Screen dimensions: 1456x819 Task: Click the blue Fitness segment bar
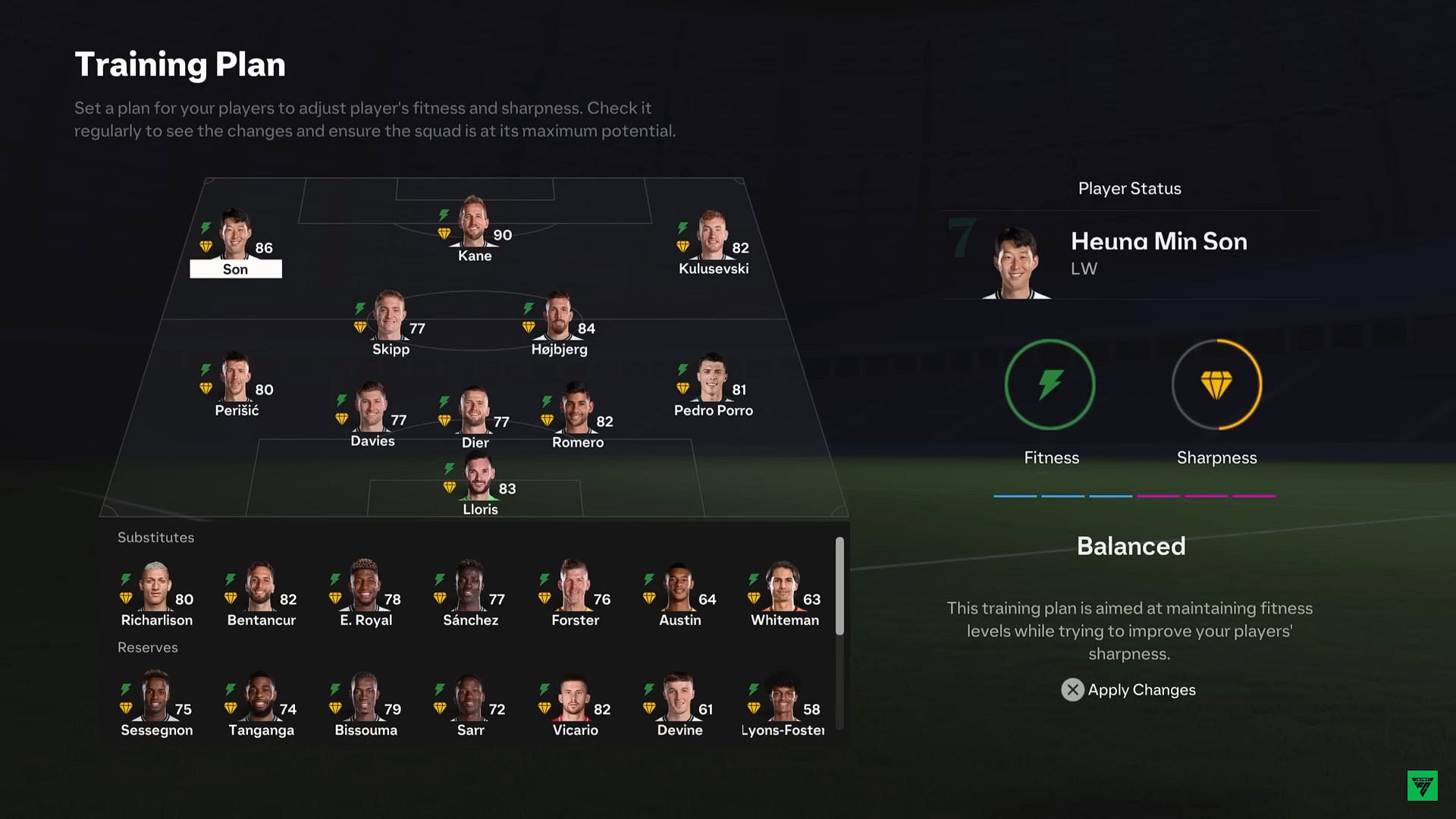tap(1063, 494)
